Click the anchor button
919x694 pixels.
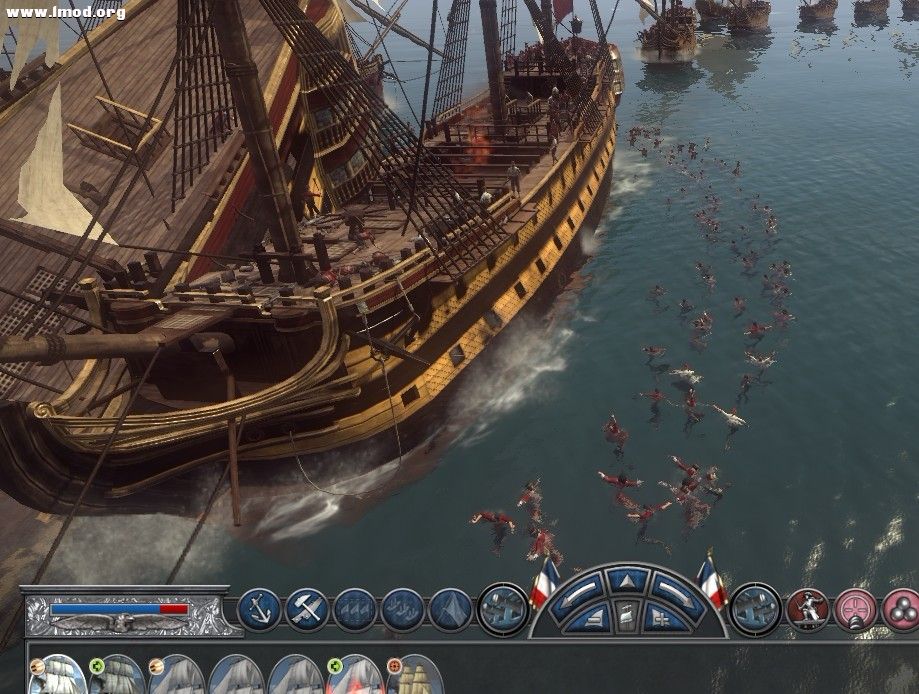(x=259, y=609)
